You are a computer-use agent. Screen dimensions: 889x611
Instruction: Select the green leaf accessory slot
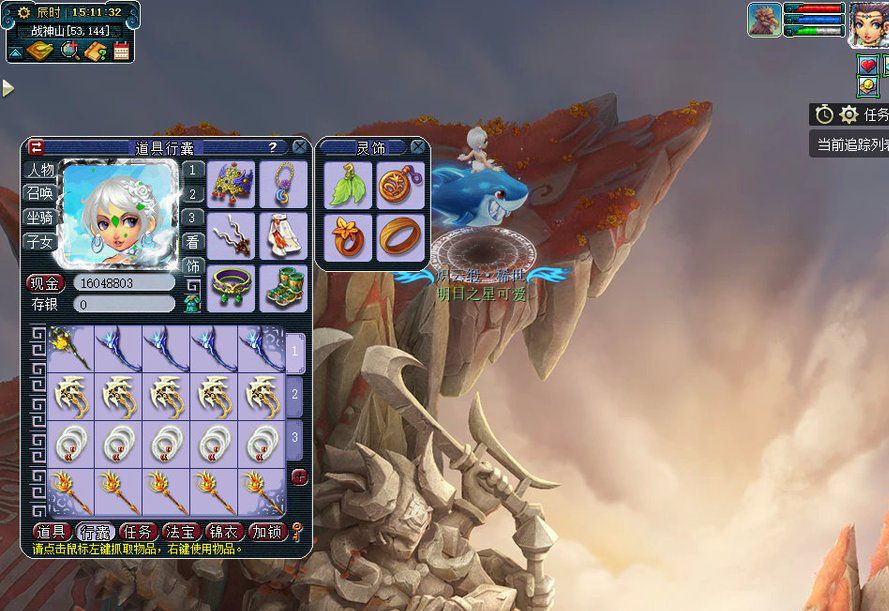click(347, 184)
